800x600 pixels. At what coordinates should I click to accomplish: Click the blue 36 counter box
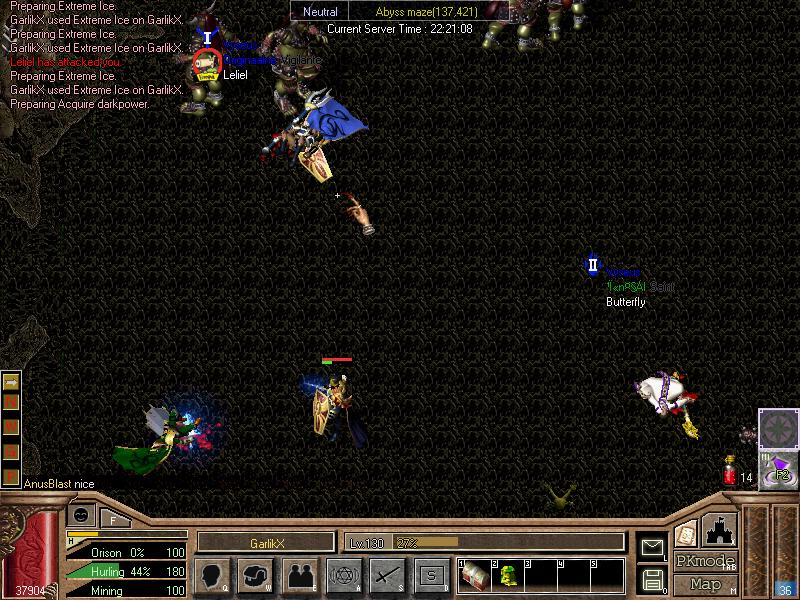pos(785,590)
